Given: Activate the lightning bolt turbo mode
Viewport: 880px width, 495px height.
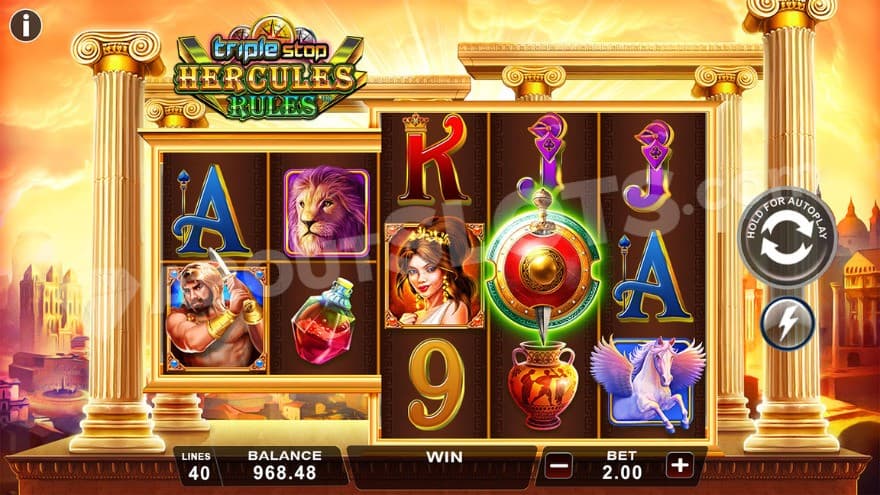Looking at the screenshot, I should [x=787, y=323].
